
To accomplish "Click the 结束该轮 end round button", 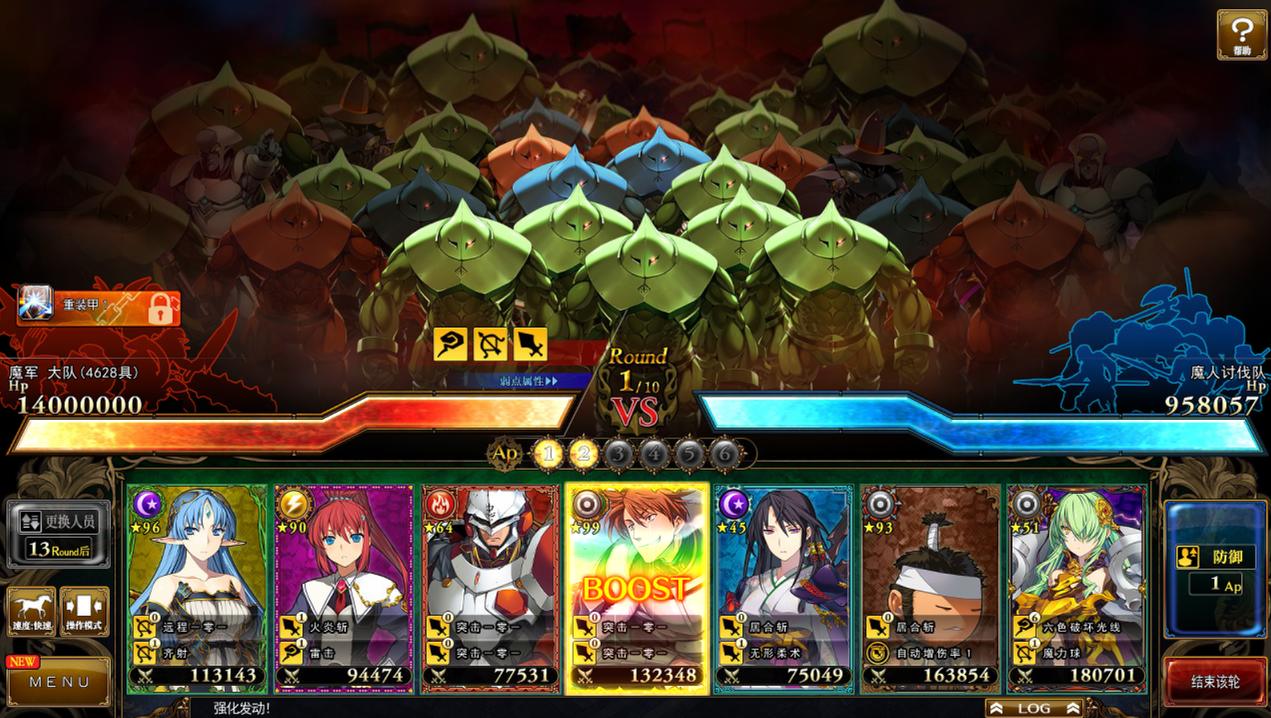I will click(x=1215, y=682).
